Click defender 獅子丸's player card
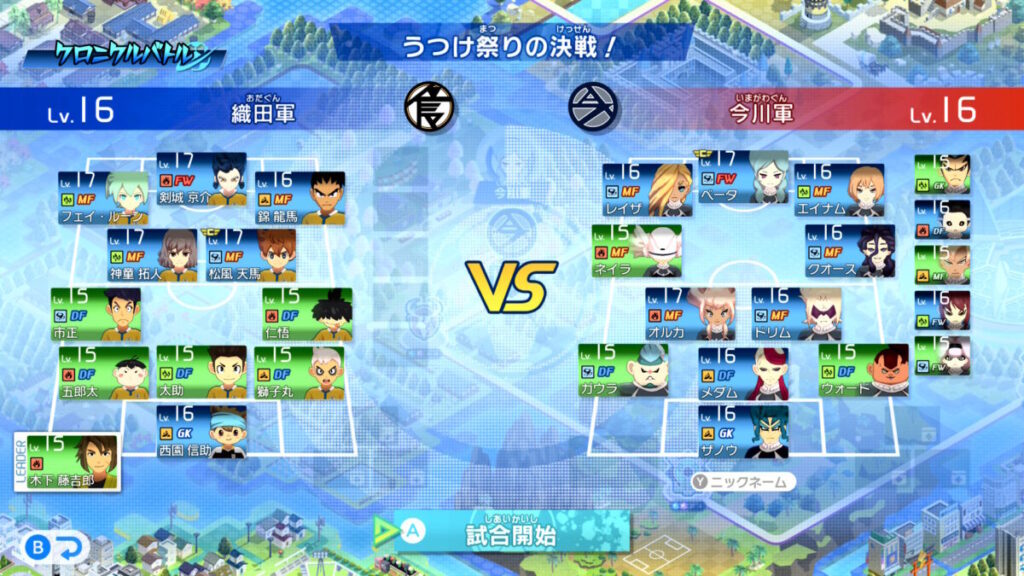The height and width of the screenshot is (576, 1024). click(299, 372)
